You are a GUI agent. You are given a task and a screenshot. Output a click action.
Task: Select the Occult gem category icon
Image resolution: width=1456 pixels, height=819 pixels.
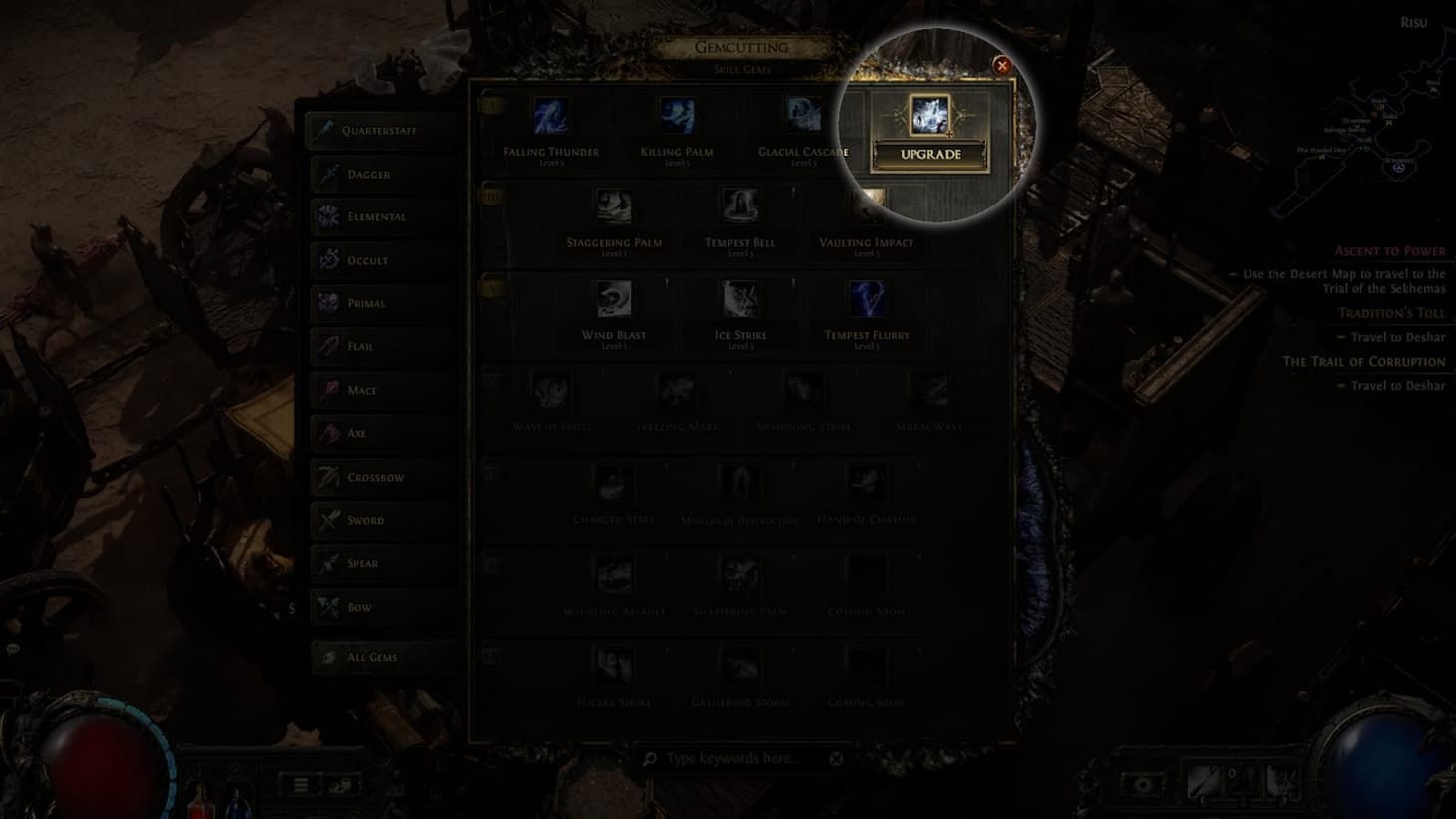point(327,259)
